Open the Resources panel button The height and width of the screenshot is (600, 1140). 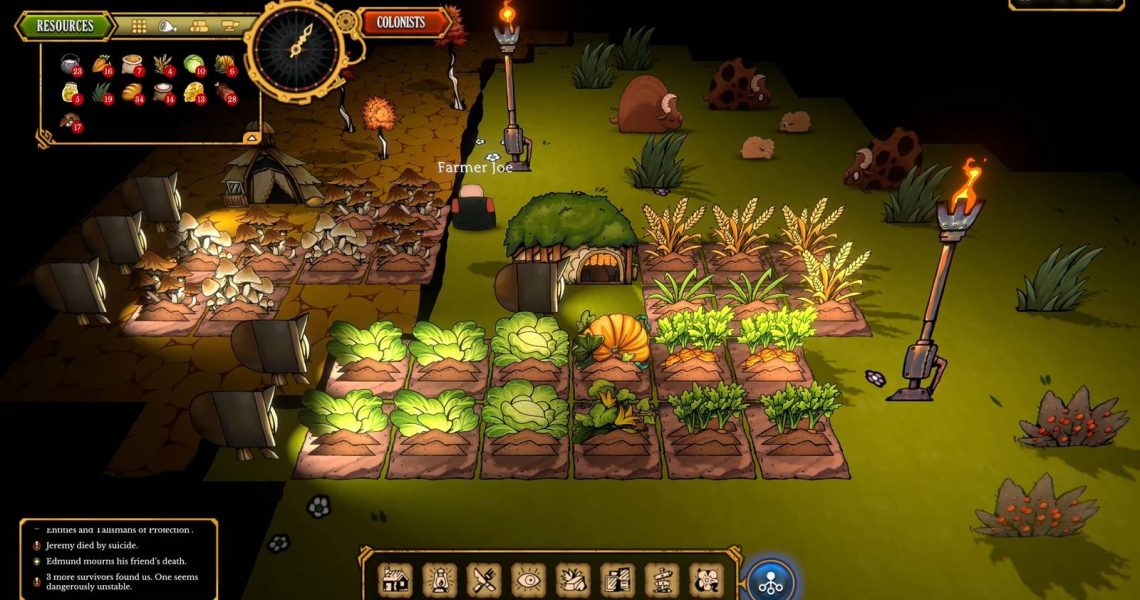pos(65,26)
